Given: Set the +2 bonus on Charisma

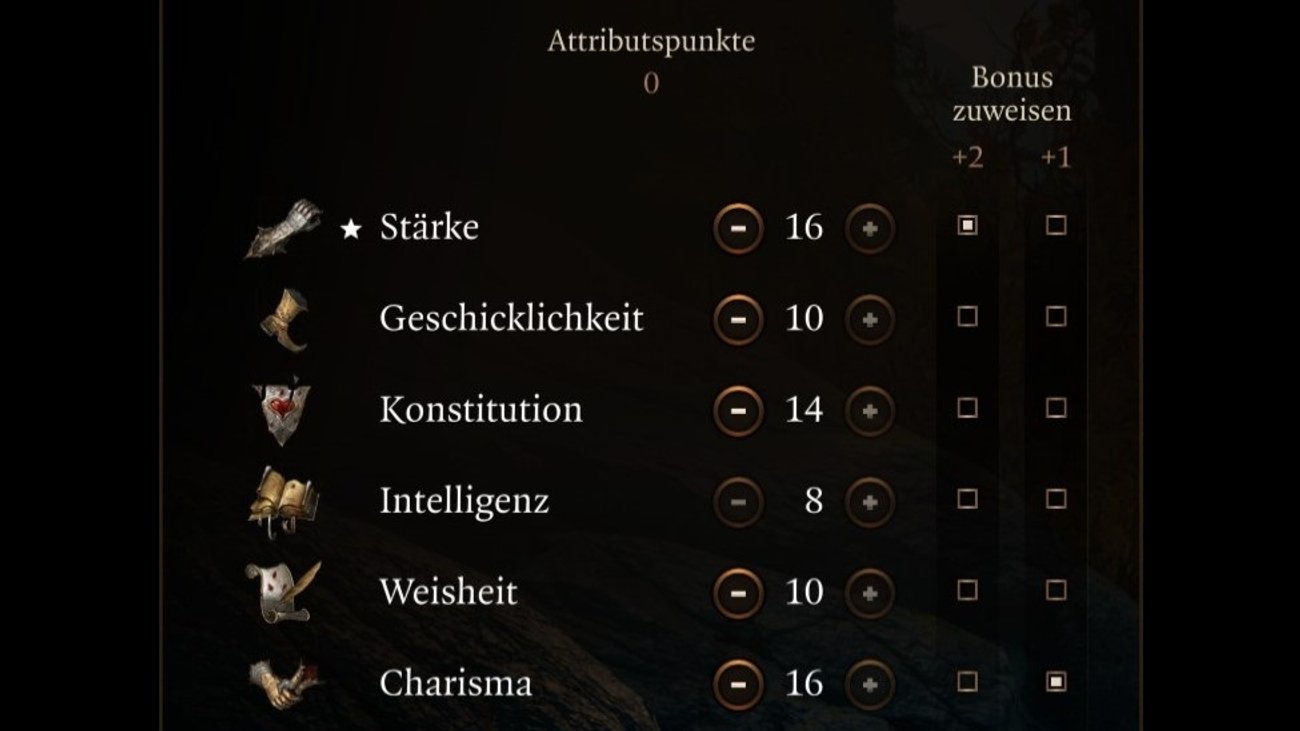Looking at the screenshot, I should click(967, 682).
